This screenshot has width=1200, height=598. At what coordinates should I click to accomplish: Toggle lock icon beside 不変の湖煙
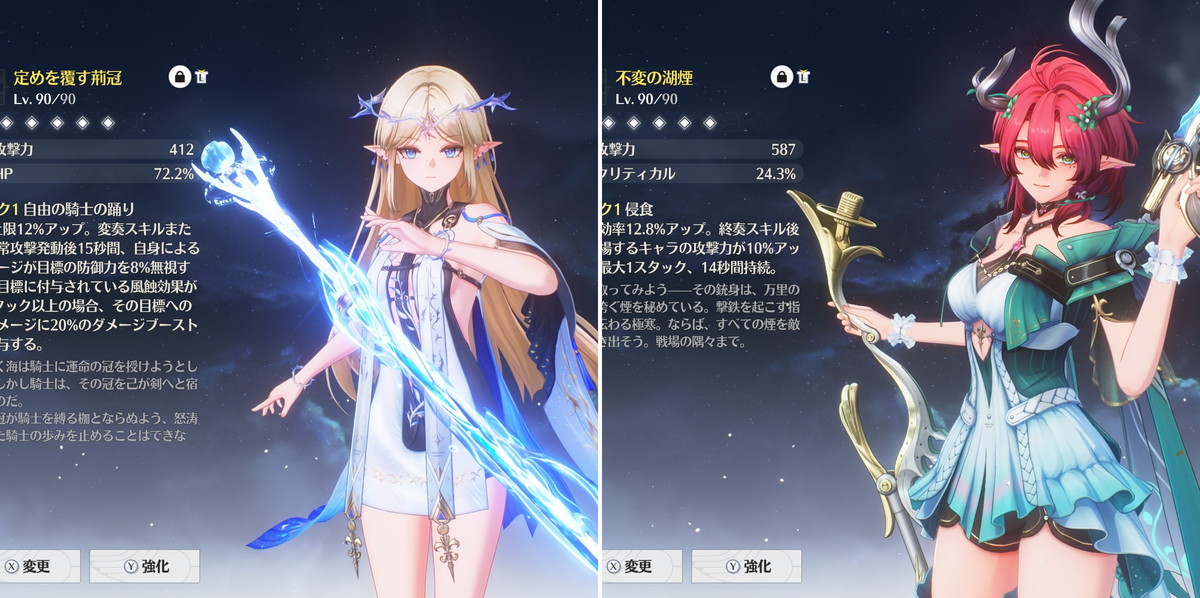781,77
